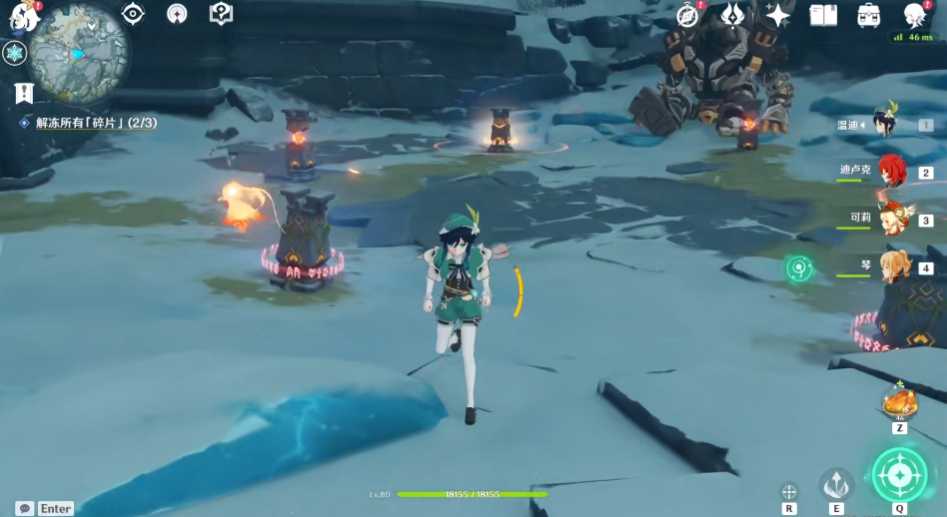Open the four-pointed star Wish menu
Screen dimensions: 947x517
click(x=777, y=15)
